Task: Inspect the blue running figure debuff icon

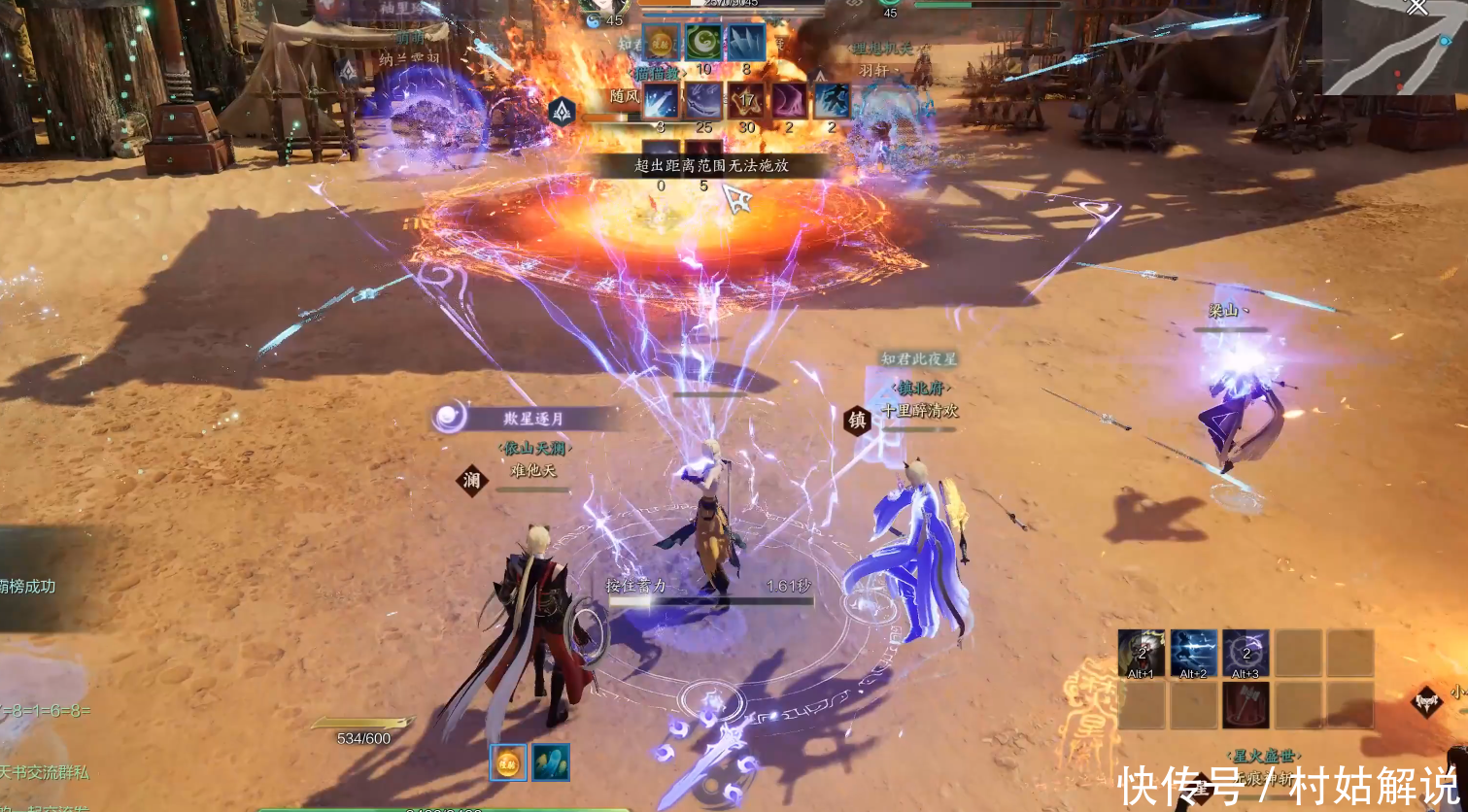Action: coord(832,101)
